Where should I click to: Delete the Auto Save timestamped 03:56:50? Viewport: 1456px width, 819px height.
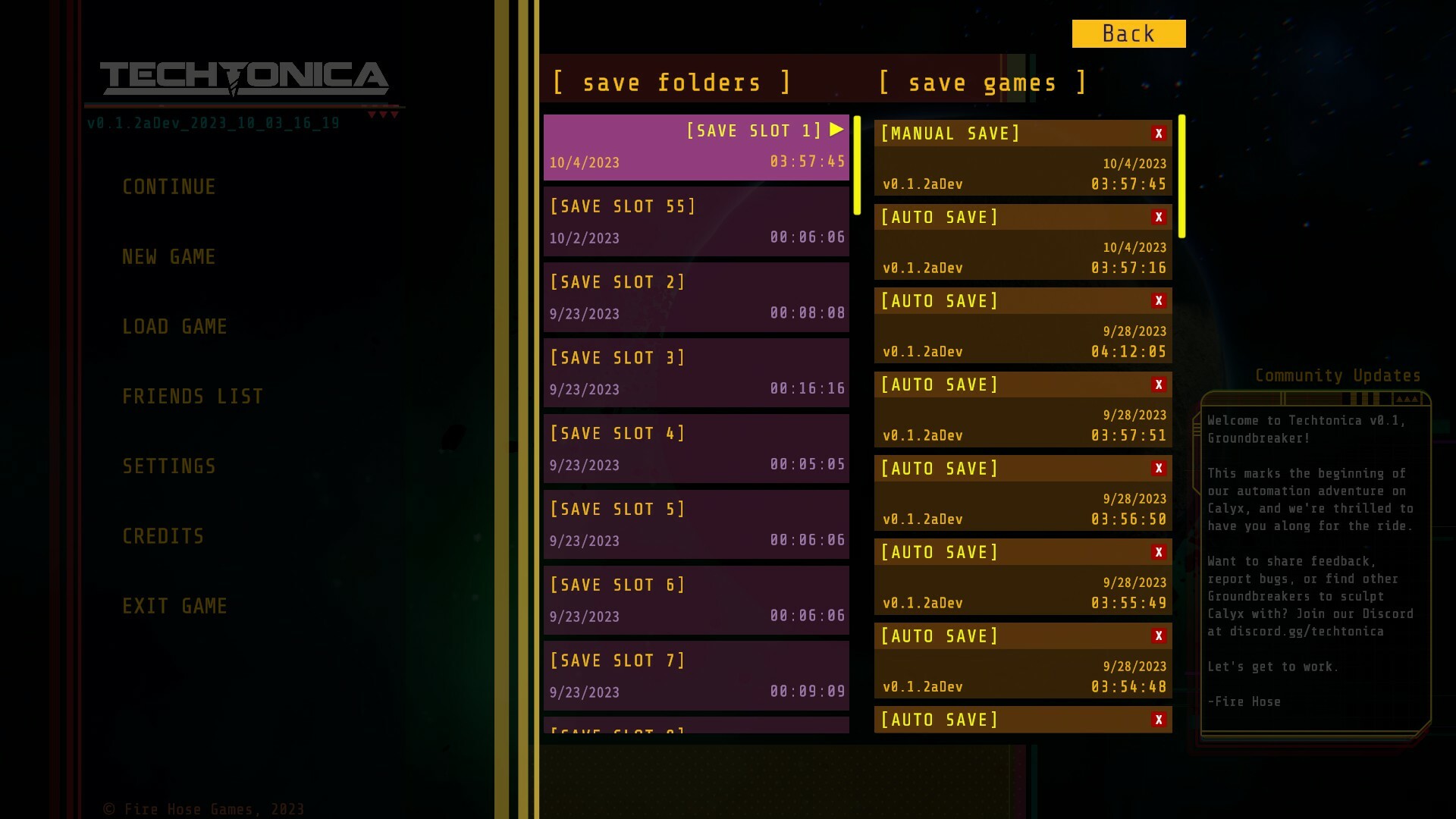click(1159, 468)
